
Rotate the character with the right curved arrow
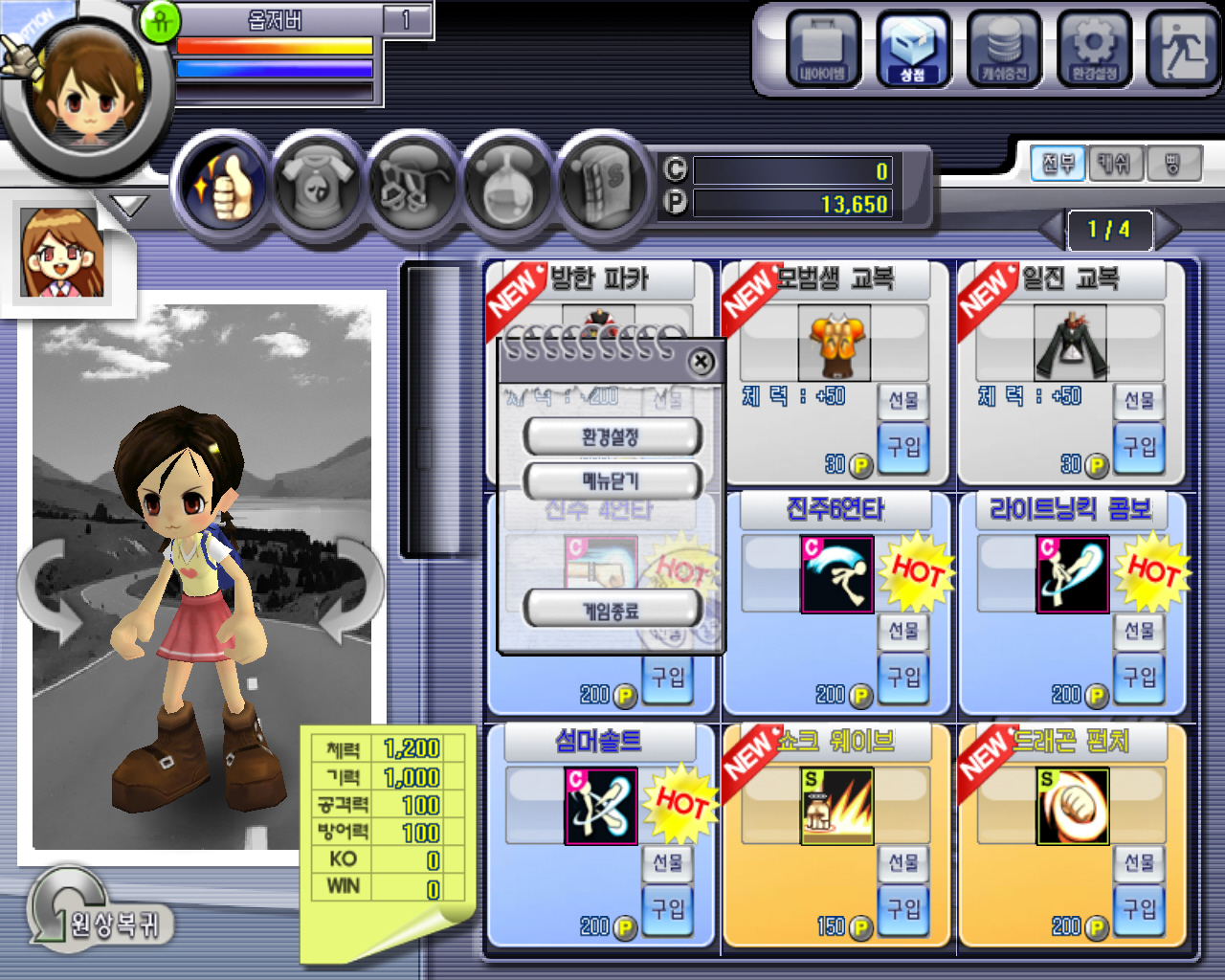349,589
